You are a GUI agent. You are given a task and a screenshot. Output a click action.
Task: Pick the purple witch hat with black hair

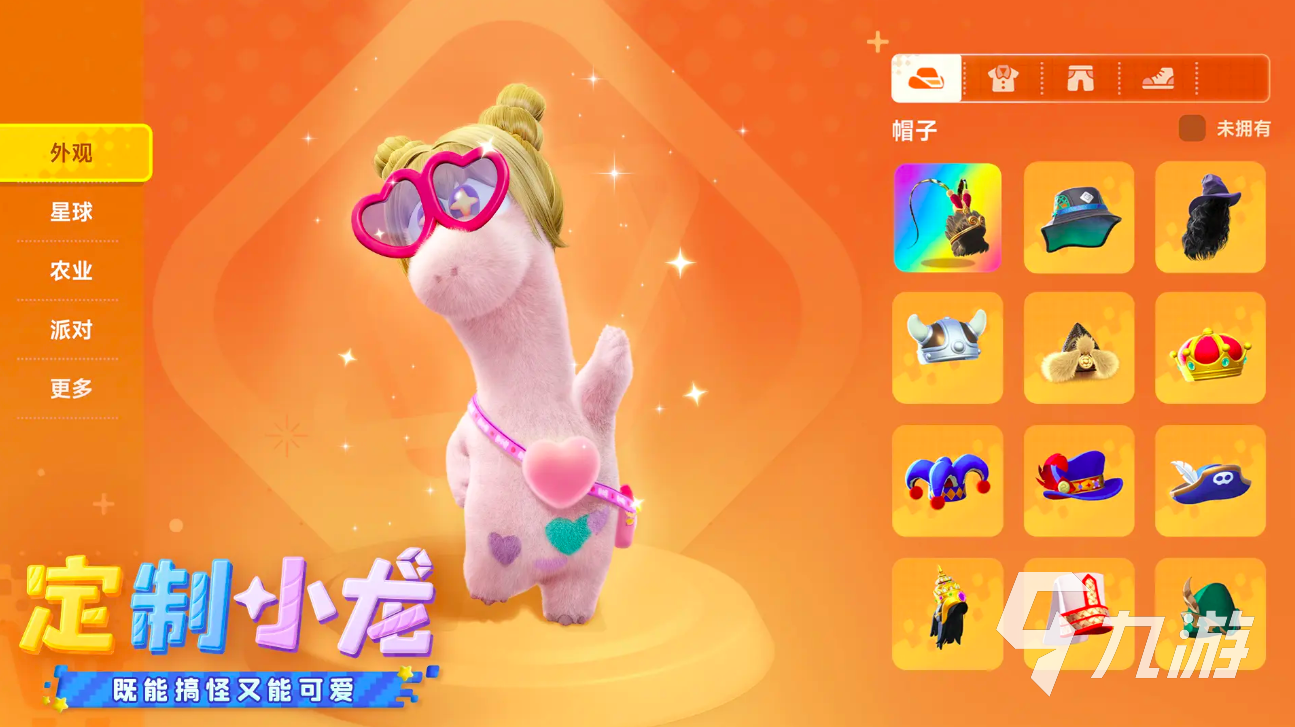click(1210, 218)
